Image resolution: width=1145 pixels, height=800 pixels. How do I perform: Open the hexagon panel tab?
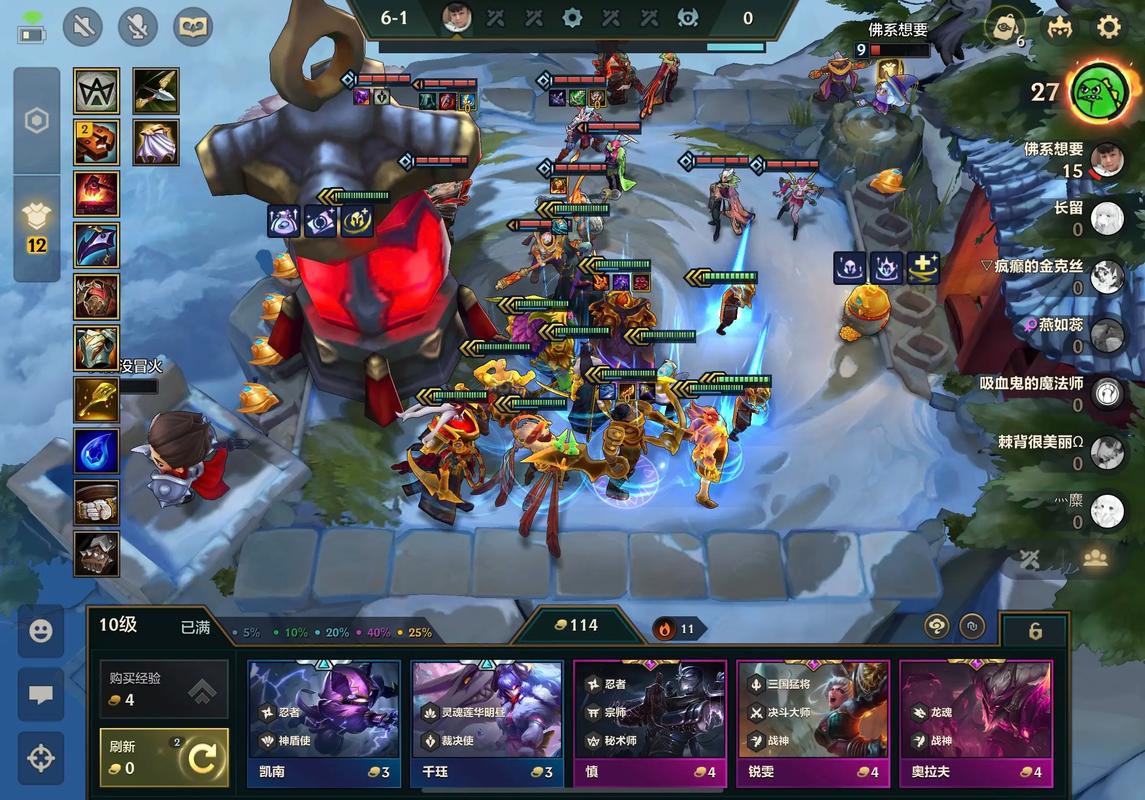click(x=37, y=121)
